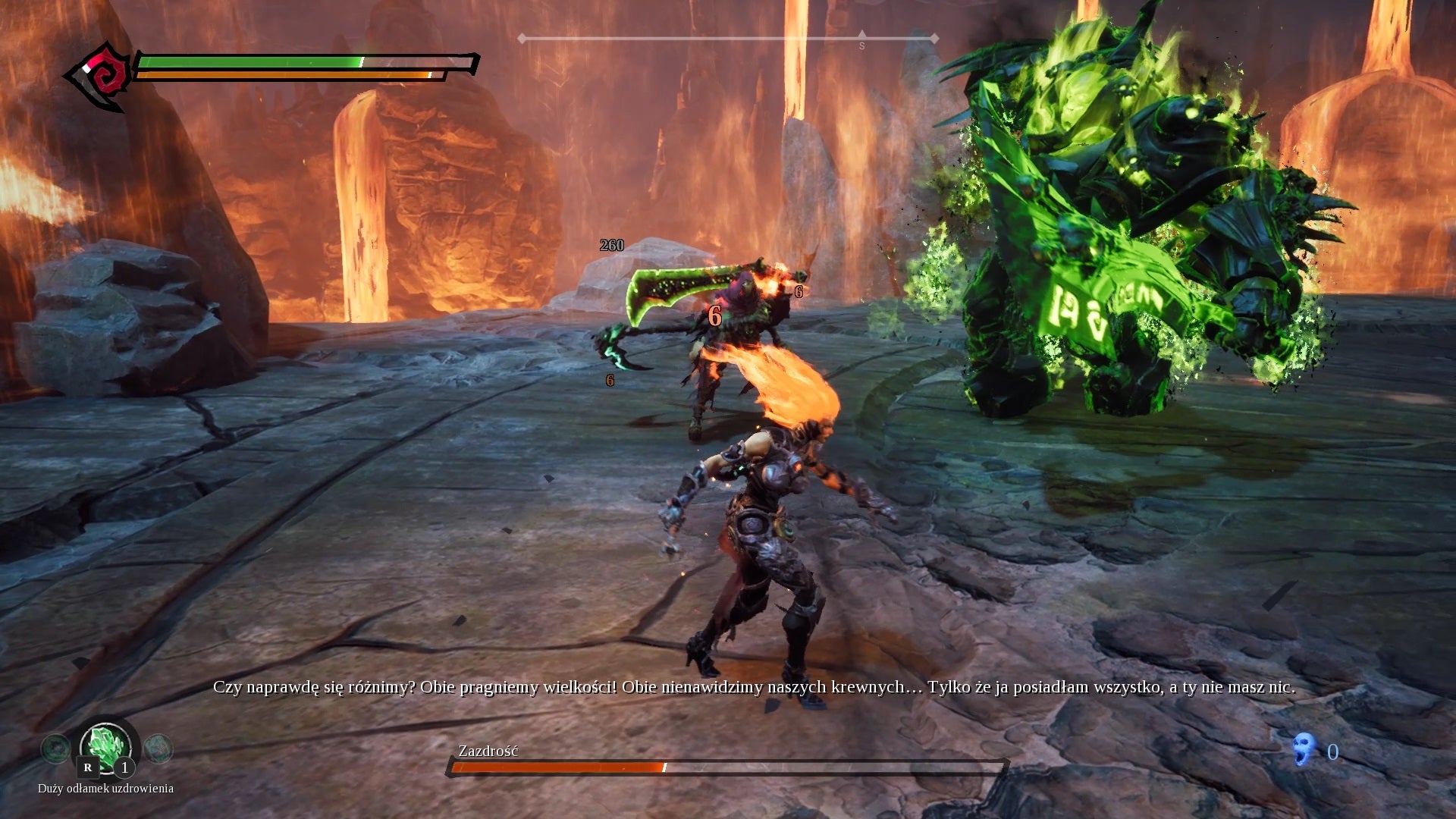Select the consumable icon right of the healing shard
The width and height of the screenshot is (1456, 819).
[x=158, y=747]
